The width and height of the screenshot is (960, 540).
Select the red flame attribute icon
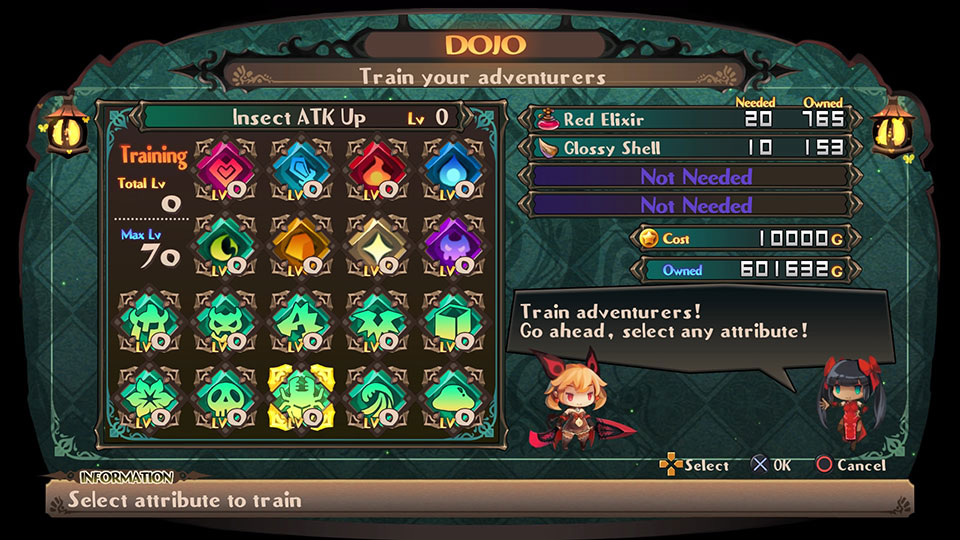coord(374,167)
